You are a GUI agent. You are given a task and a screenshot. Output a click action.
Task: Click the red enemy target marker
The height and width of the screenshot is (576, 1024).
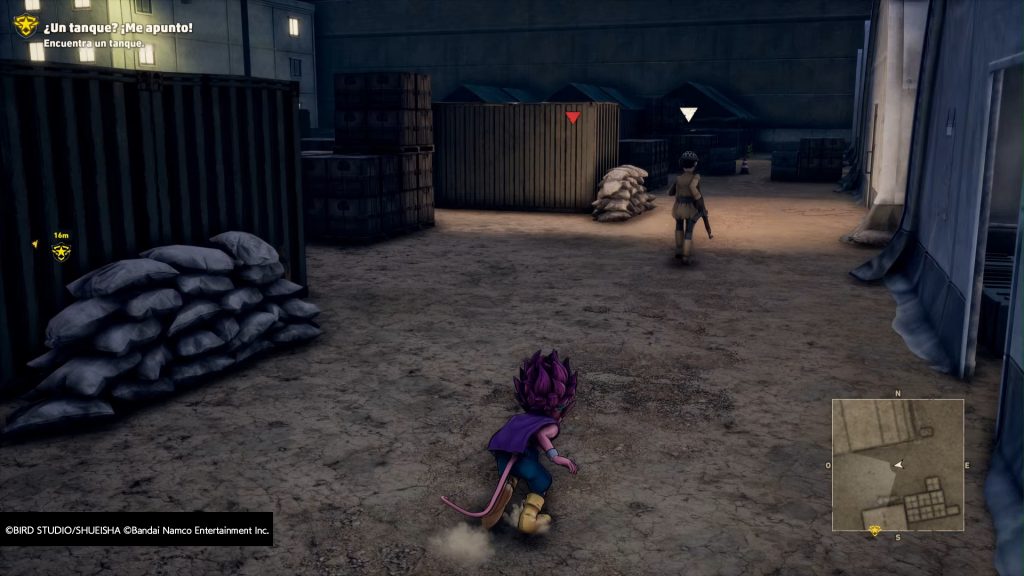pyautogui.click(x=573, y=118)
